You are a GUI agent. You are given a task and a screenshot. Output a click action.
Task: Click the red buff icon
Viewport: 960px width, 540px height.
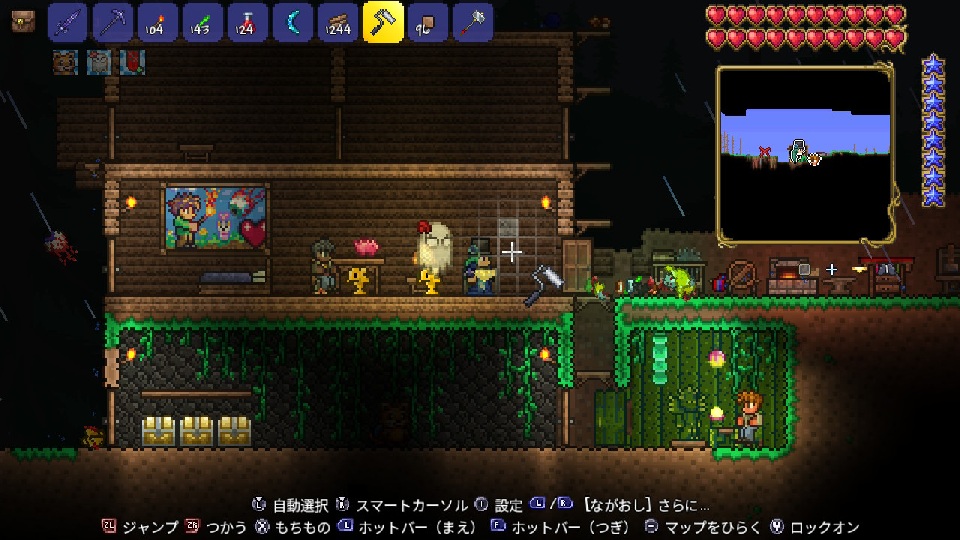pos(132,62)
